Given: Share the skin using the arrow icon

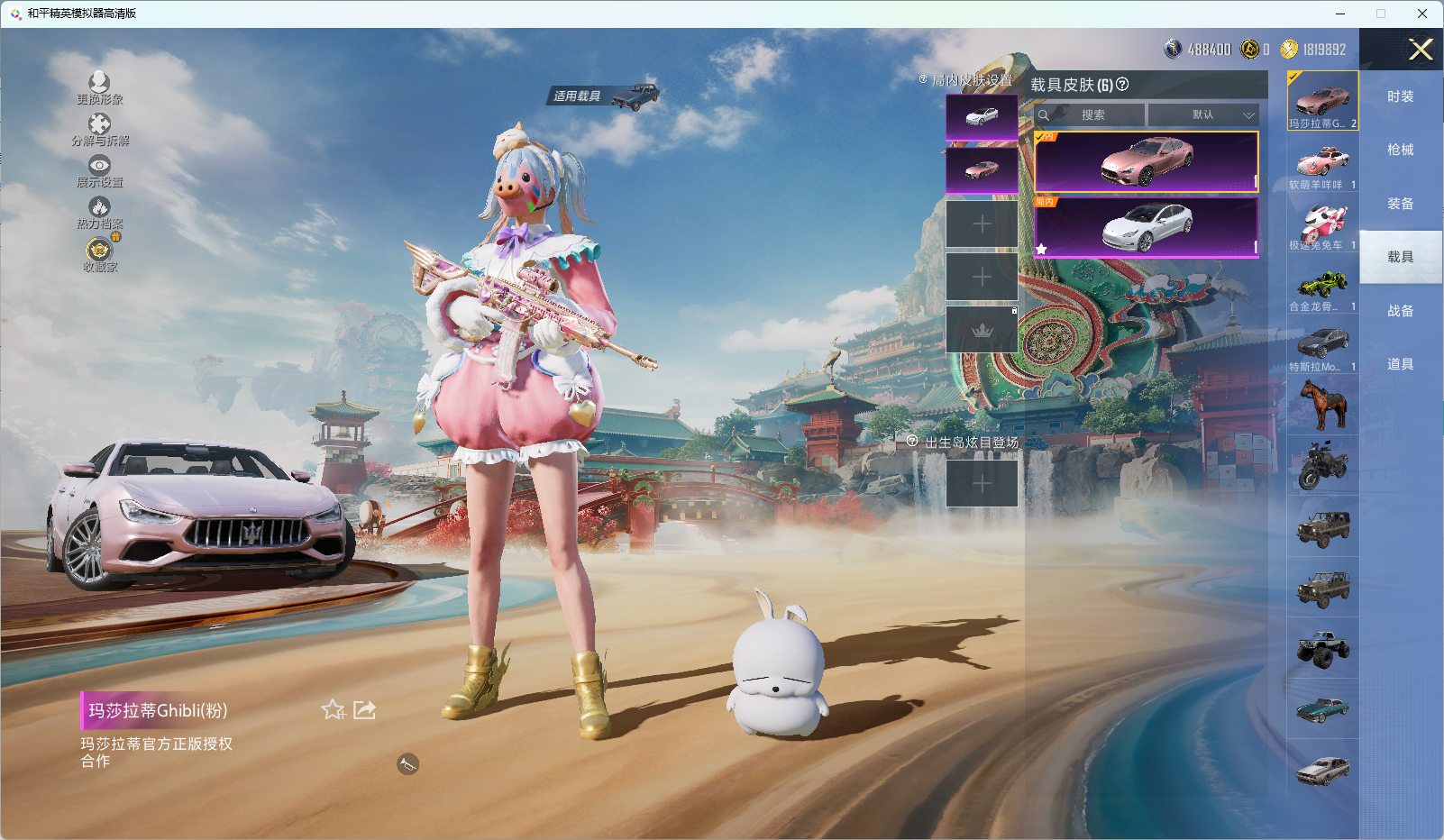Looking at the screenshot, I should [364, 710].
